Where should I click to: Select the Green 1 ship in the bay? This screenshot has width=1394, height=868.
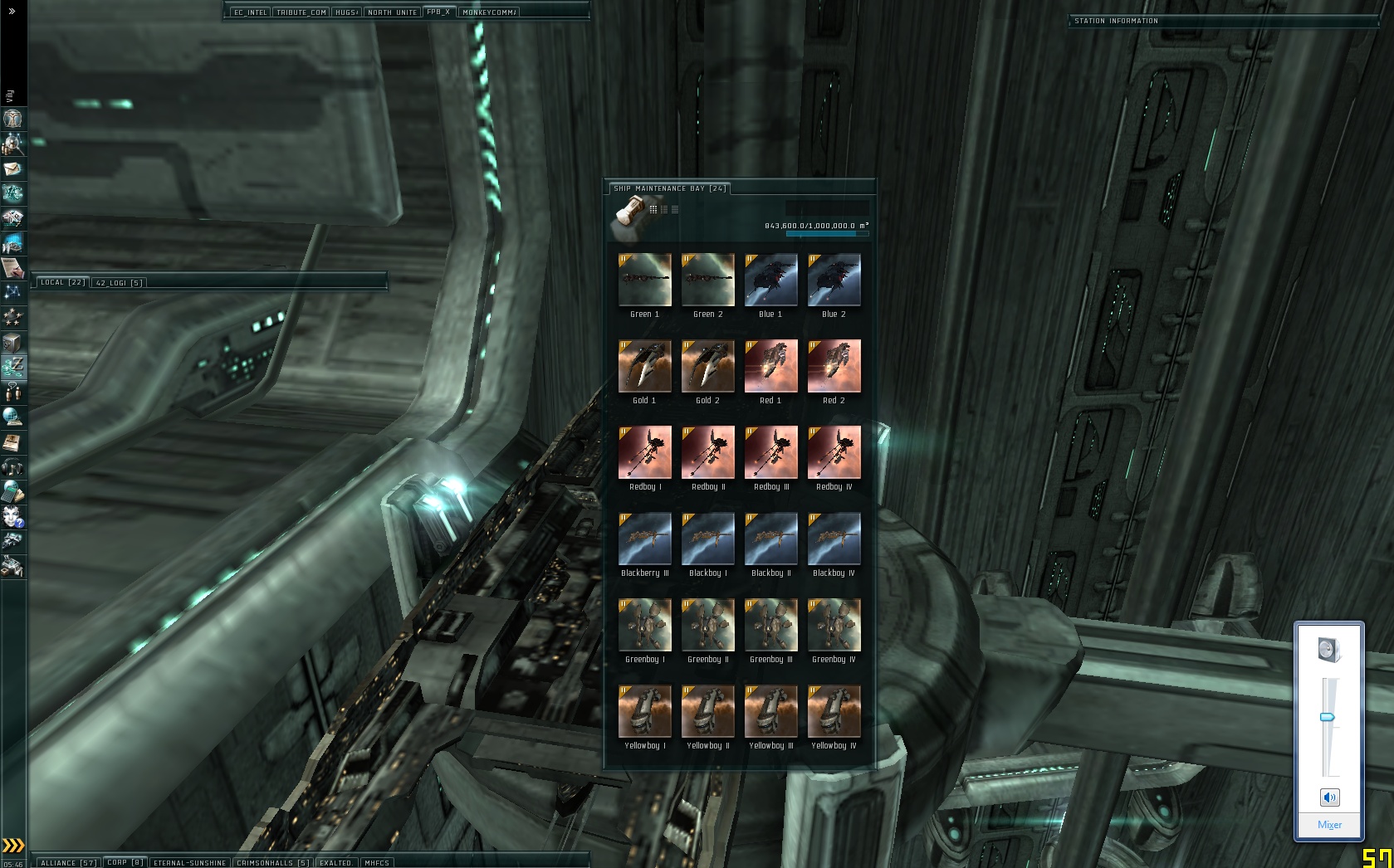tap(644, 280)
